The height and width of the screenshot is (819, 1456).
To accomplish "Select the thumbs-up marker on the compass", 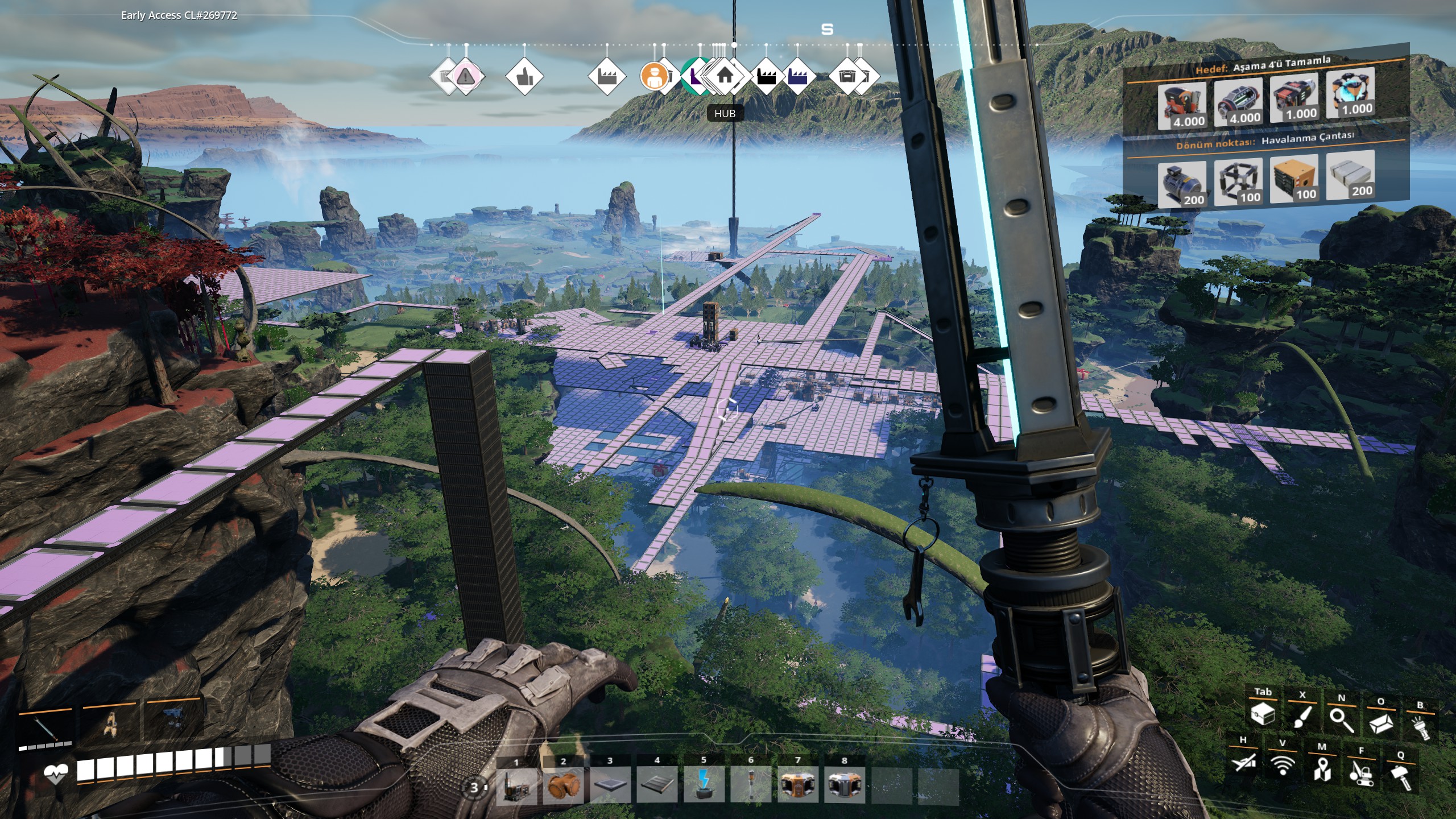I will coord(524,76).
